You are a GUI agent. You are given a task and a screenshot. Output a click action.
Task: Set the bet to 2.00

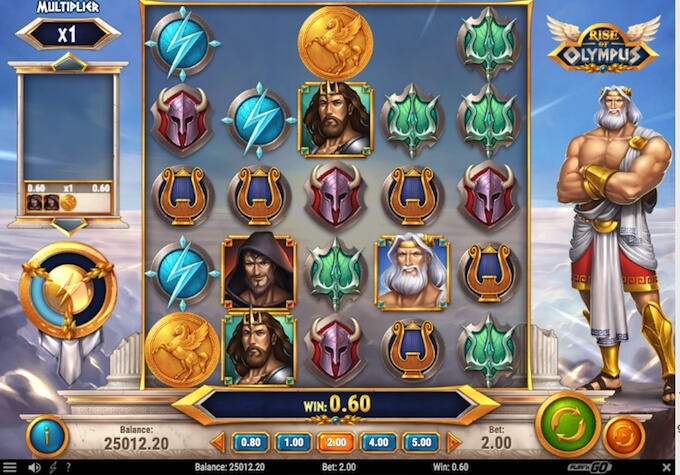click(x=335, y=441)
